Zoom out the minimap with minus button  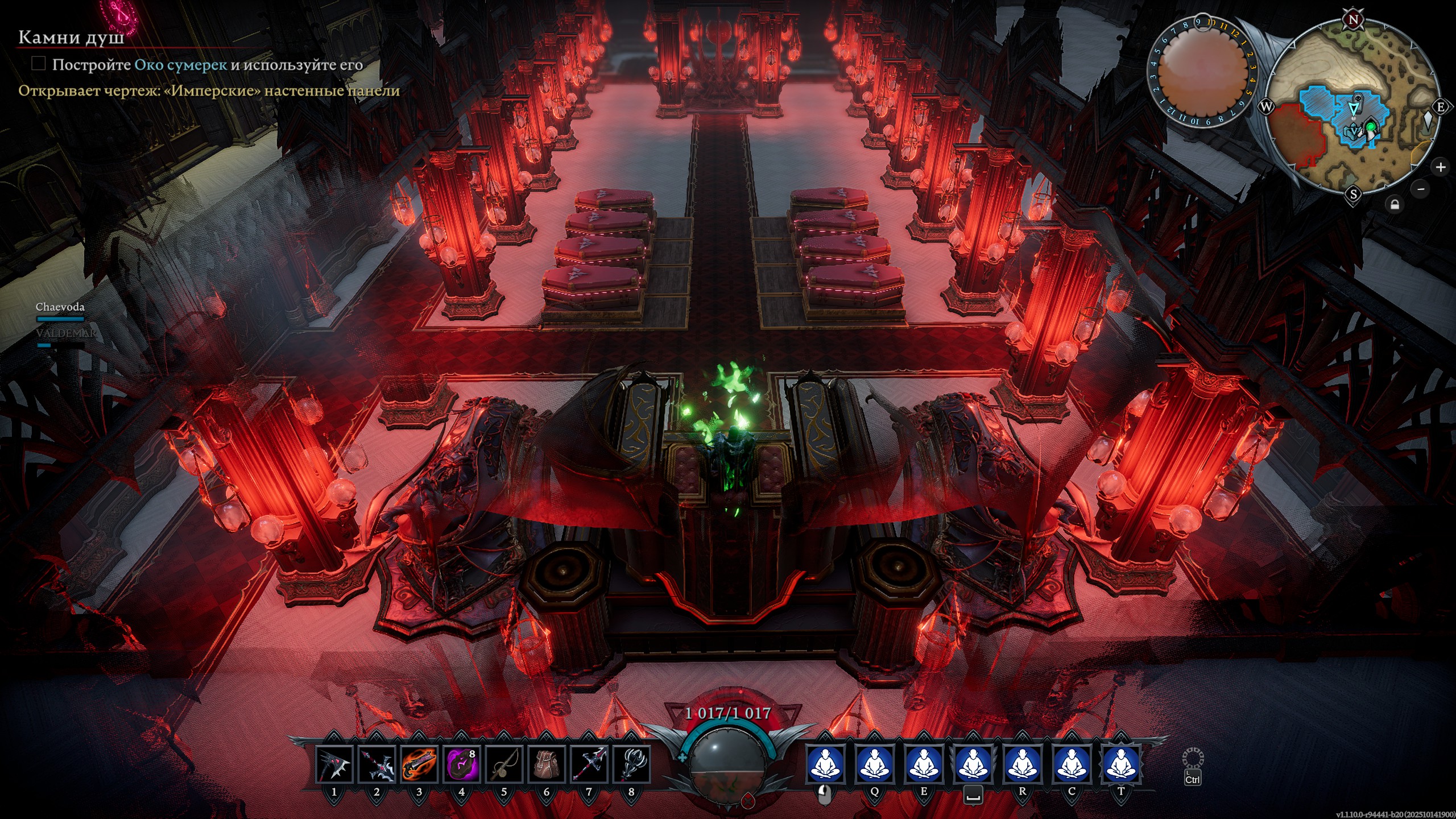click(x=1421, y=189)
